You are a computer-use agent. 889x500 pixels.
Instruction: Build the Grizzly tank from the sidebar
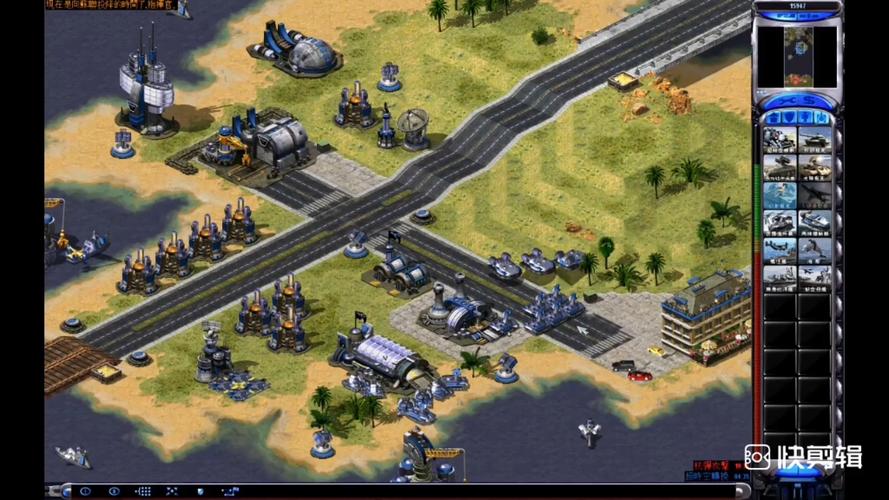point(814,139)
